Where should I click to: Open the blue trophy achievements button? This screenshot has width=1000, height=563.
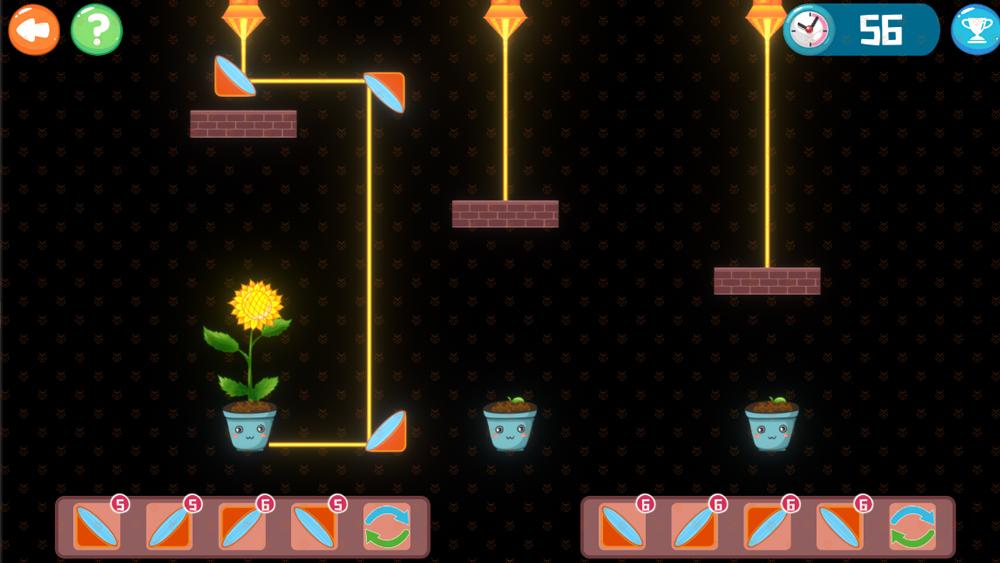coord(973,30)
